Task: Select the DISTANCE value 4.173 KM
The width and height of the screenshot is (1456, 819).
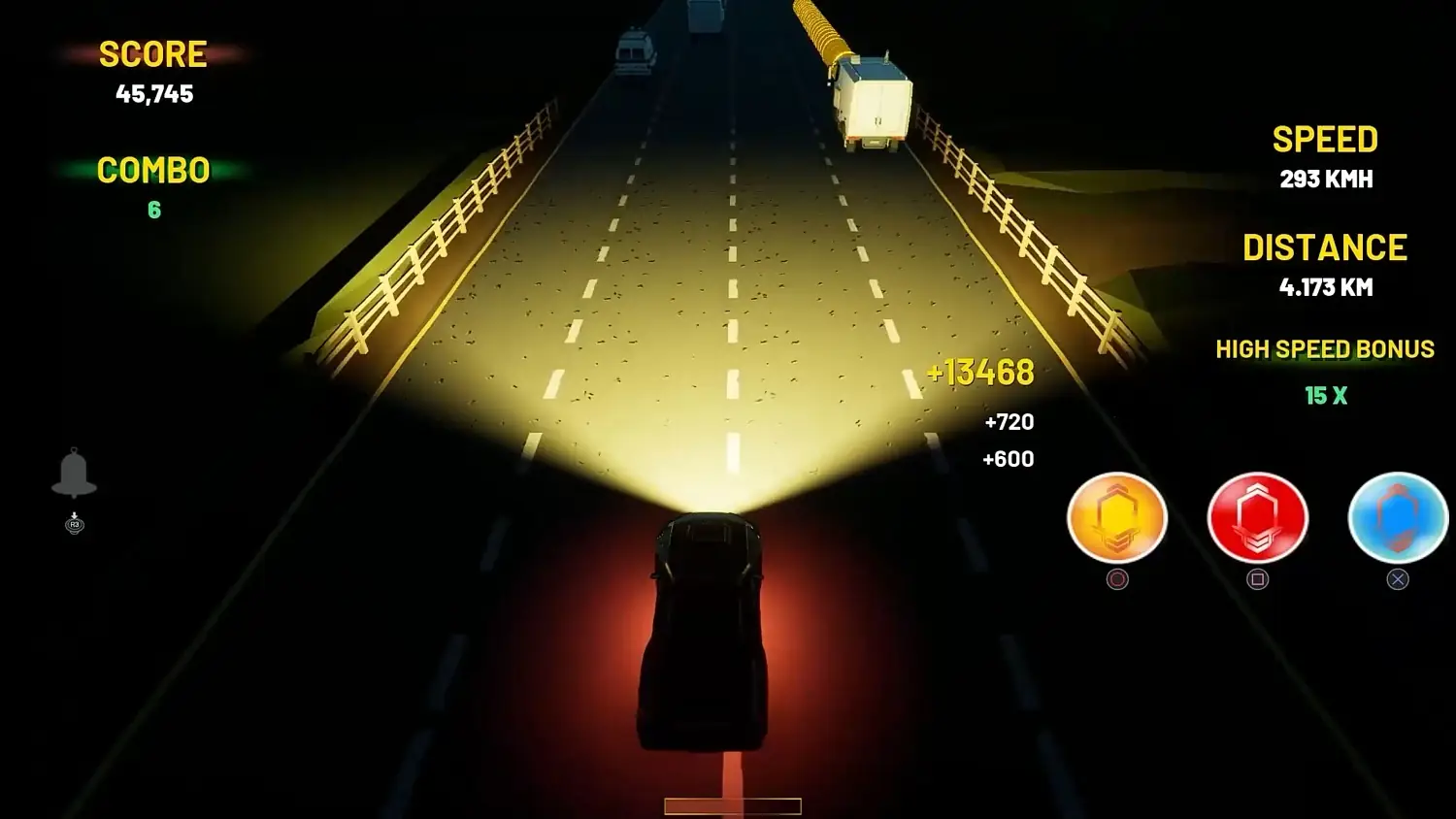Action: pos(1326,287)
